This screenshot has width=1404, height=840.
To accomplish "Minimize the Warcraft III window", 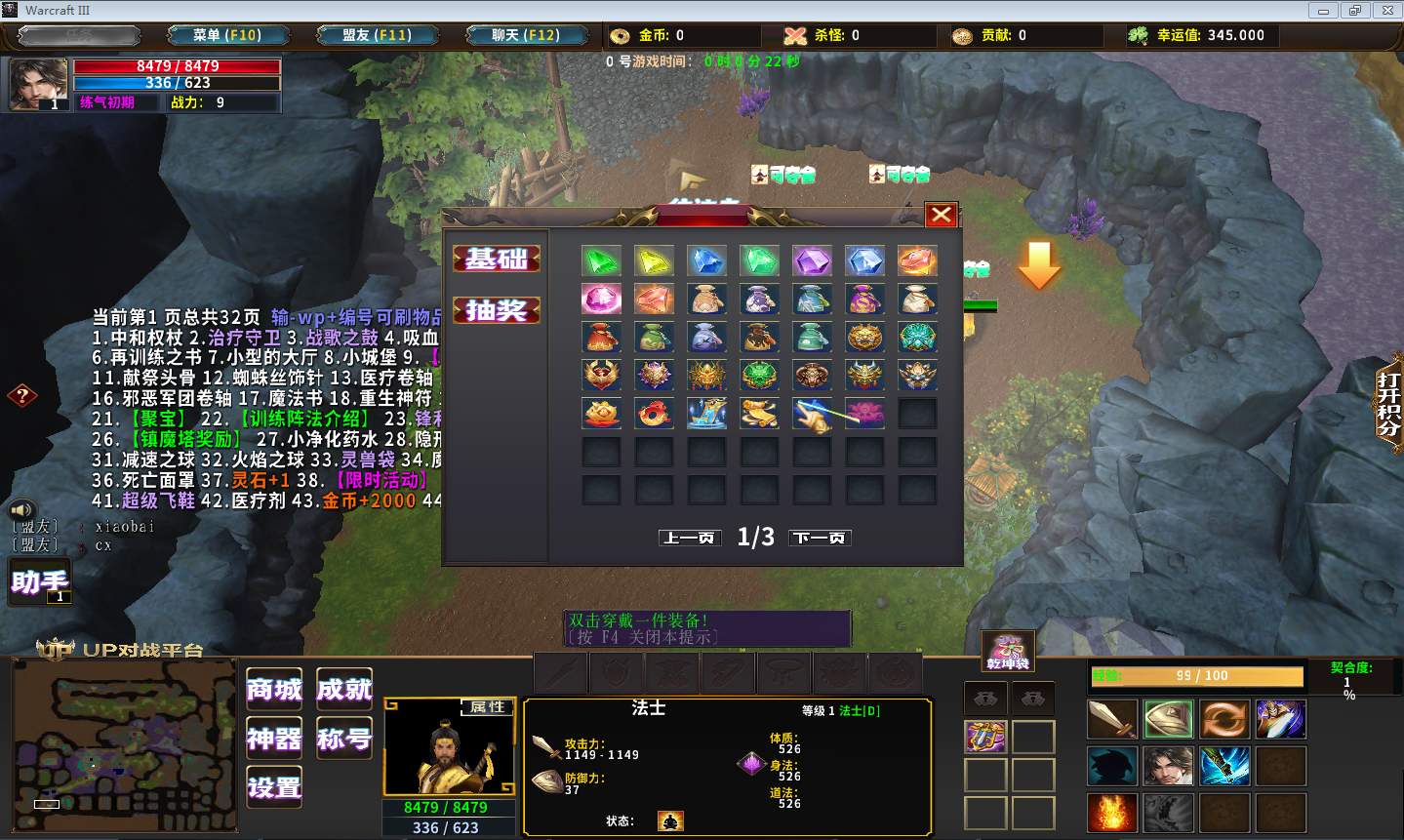I will 1323,11.
